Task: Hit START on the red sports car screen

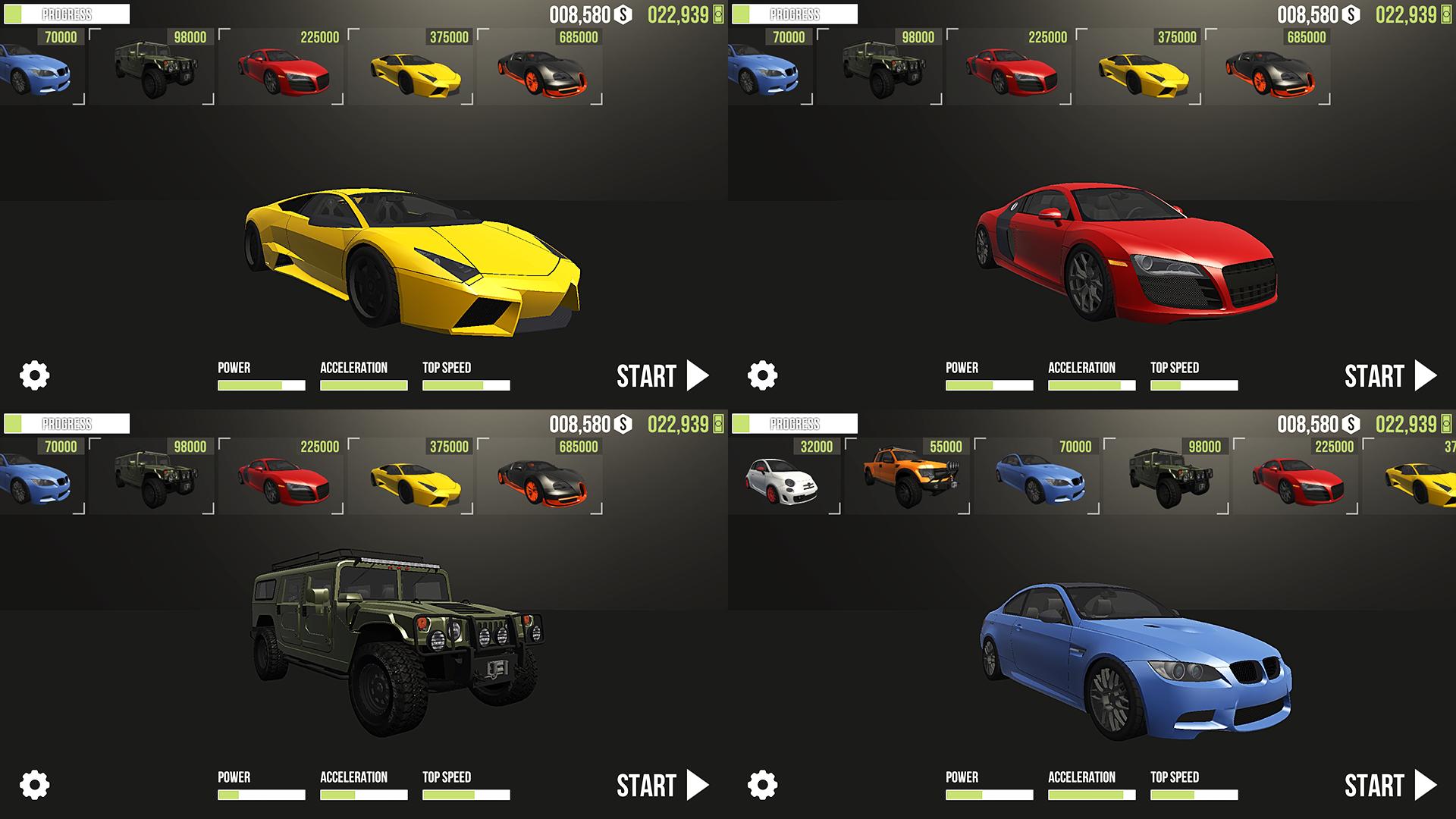Action: [x=1390, y=376]
